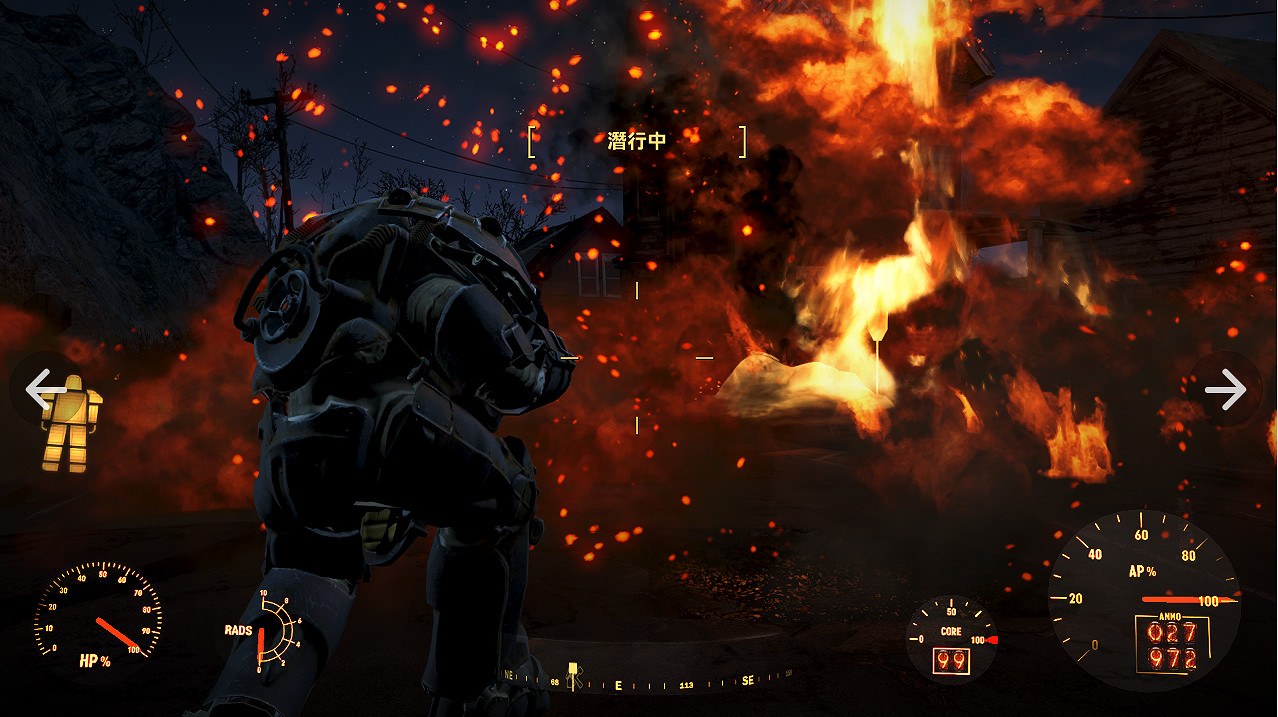Go to the next image with right arrow
1278x717 pixels.
(1226, 389)
